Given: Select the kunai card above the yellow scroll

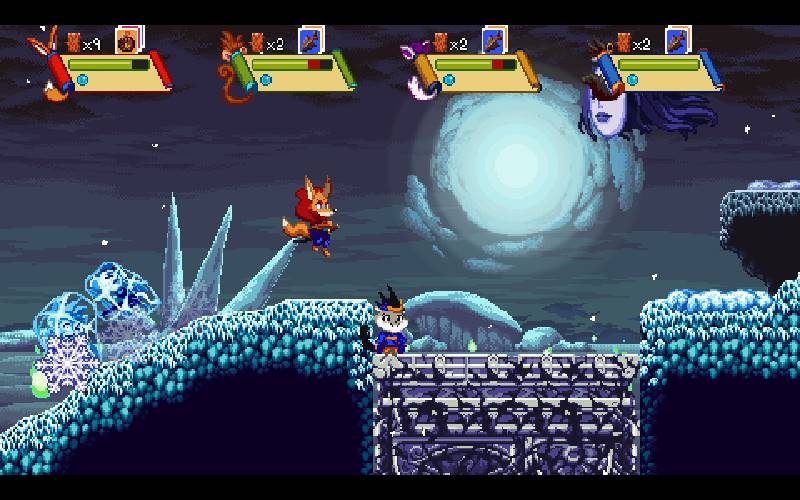Looking at the screenshot, I should (x=494, y=41).
